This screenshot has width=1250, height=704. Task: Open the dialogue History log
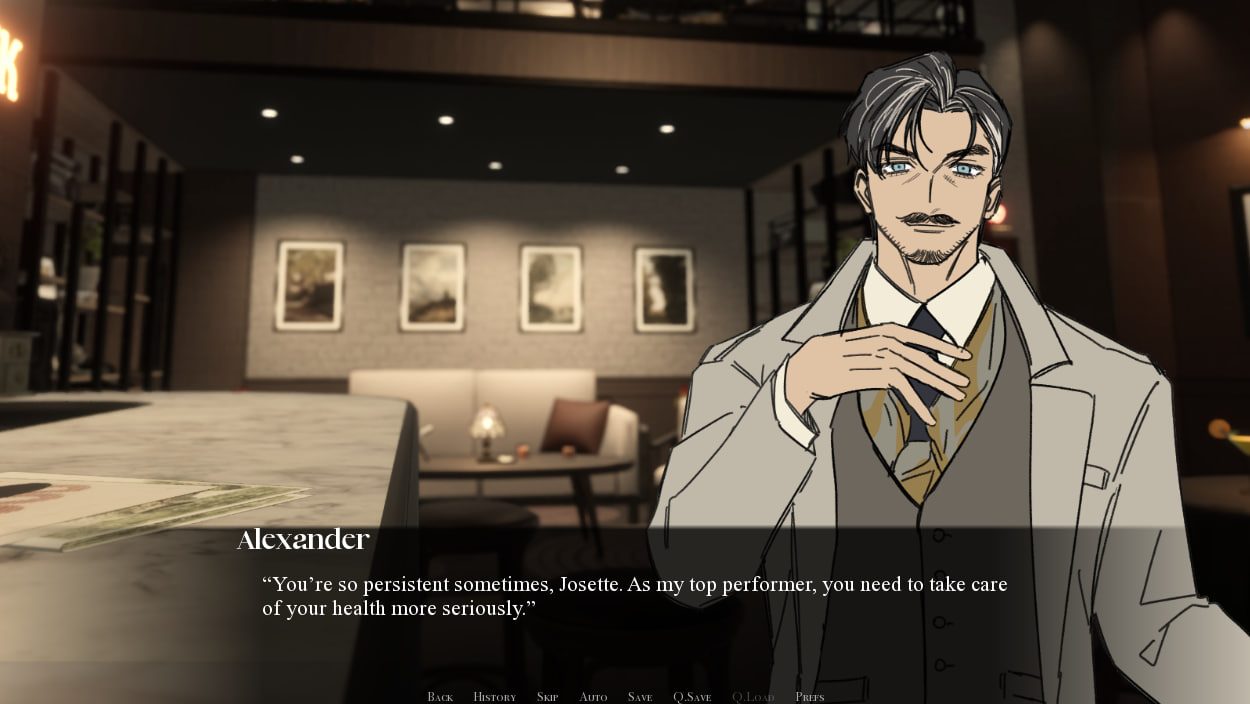click(494, 697)
